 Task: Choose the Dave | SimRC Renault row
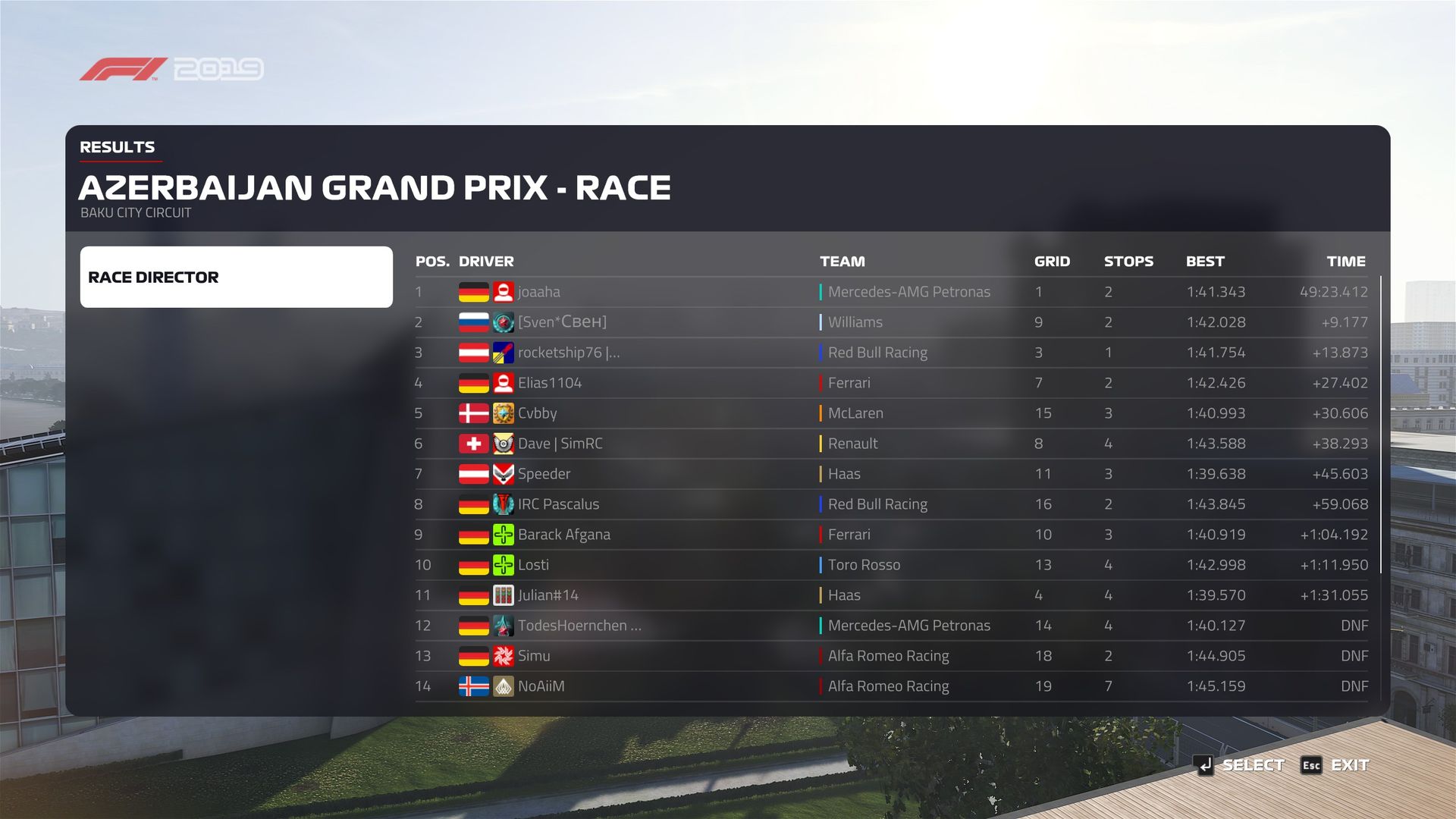(891, 444)
